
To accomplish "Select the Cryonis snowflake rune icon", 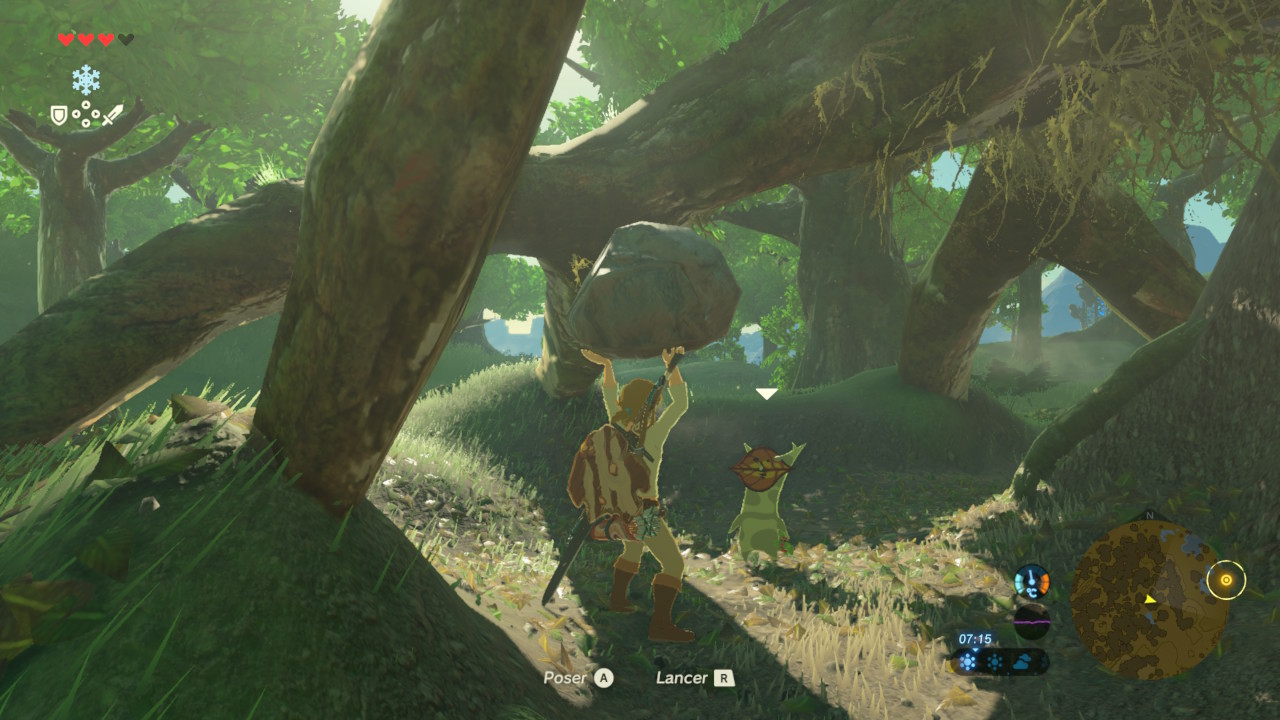I will tap(86, 80).
